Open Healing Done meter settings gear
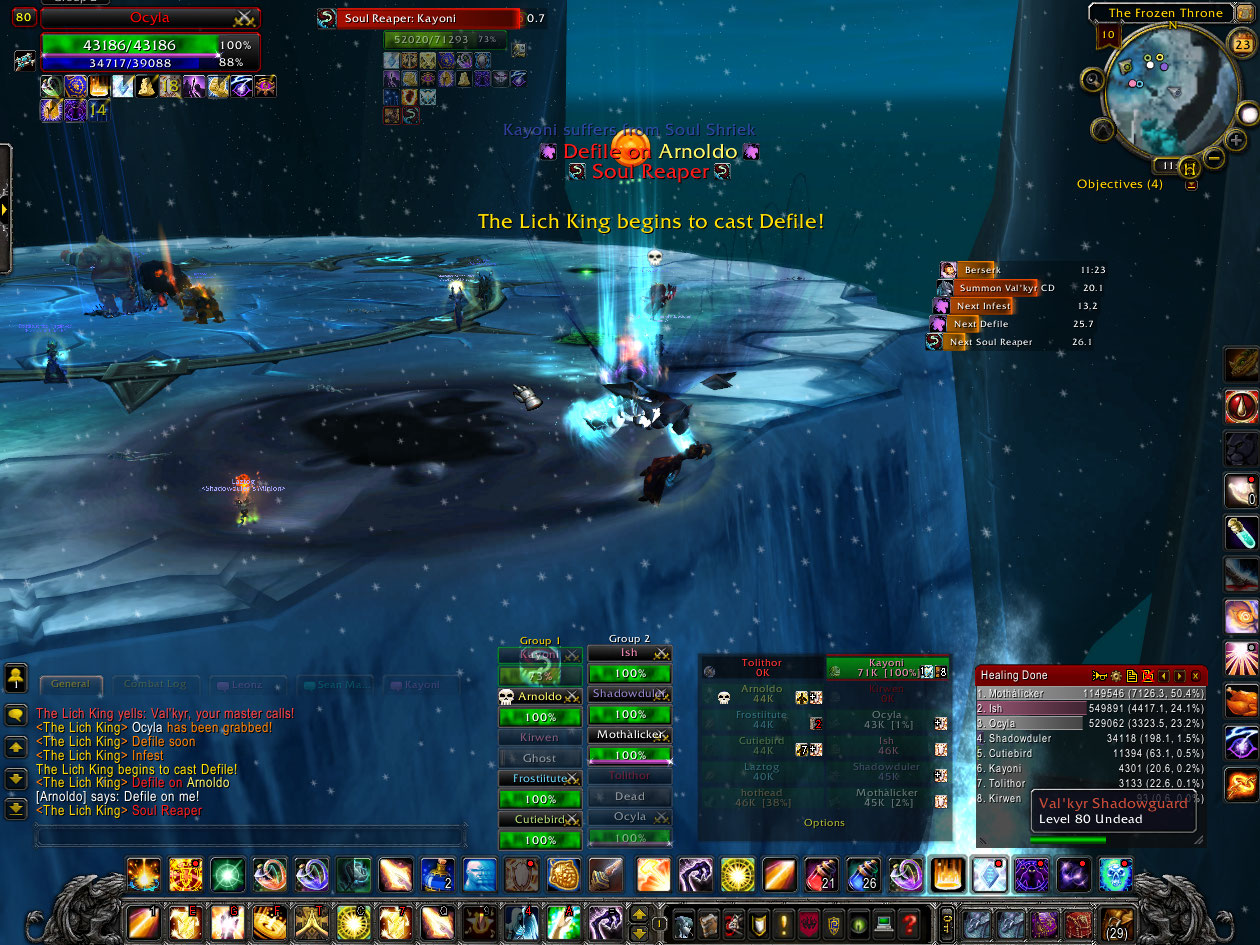 tap(1117, 676)
